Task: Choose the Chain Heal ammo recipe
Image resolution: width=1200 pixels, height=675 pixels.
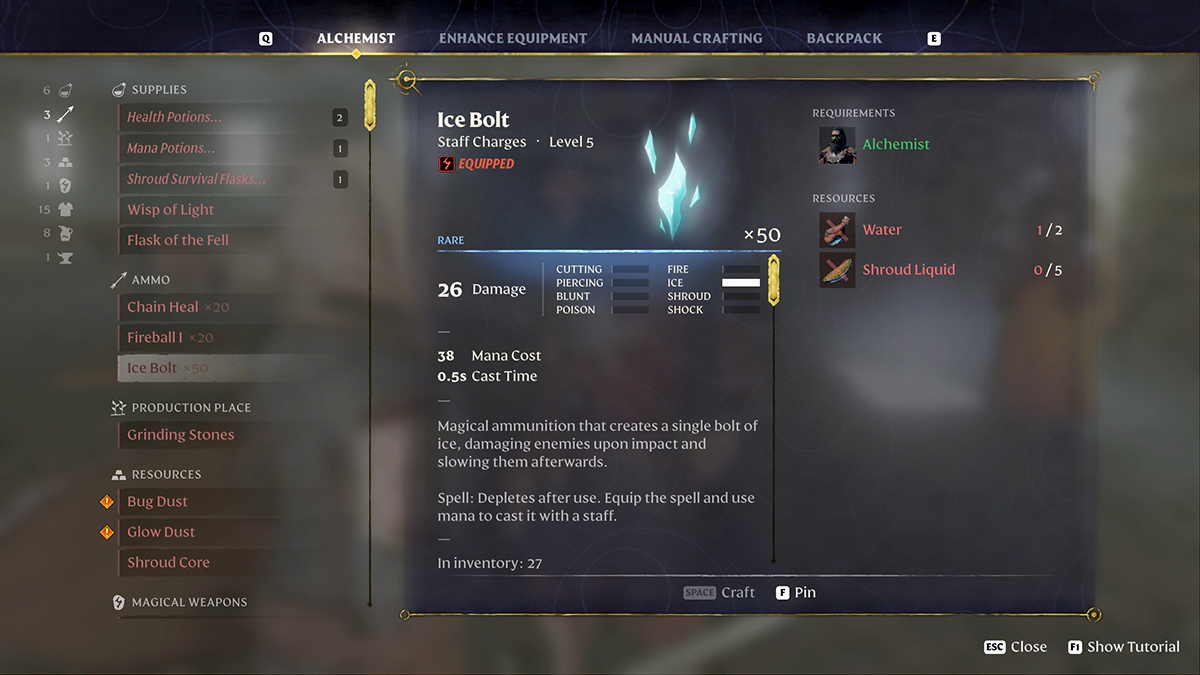Action: point(163,307)
